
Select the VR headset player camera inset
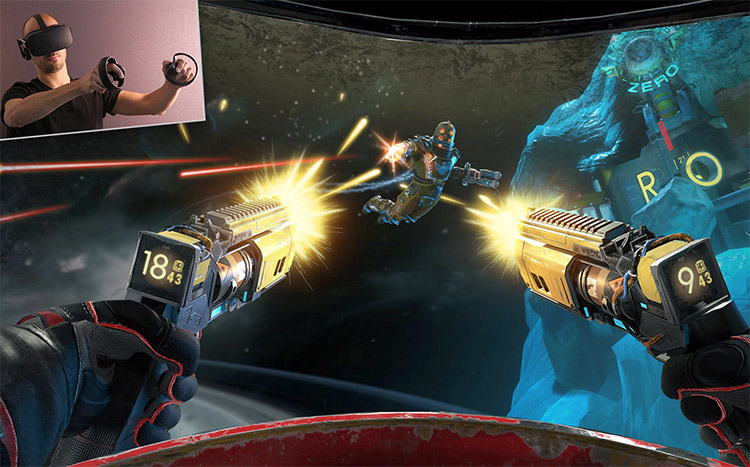tap(100, 67)
